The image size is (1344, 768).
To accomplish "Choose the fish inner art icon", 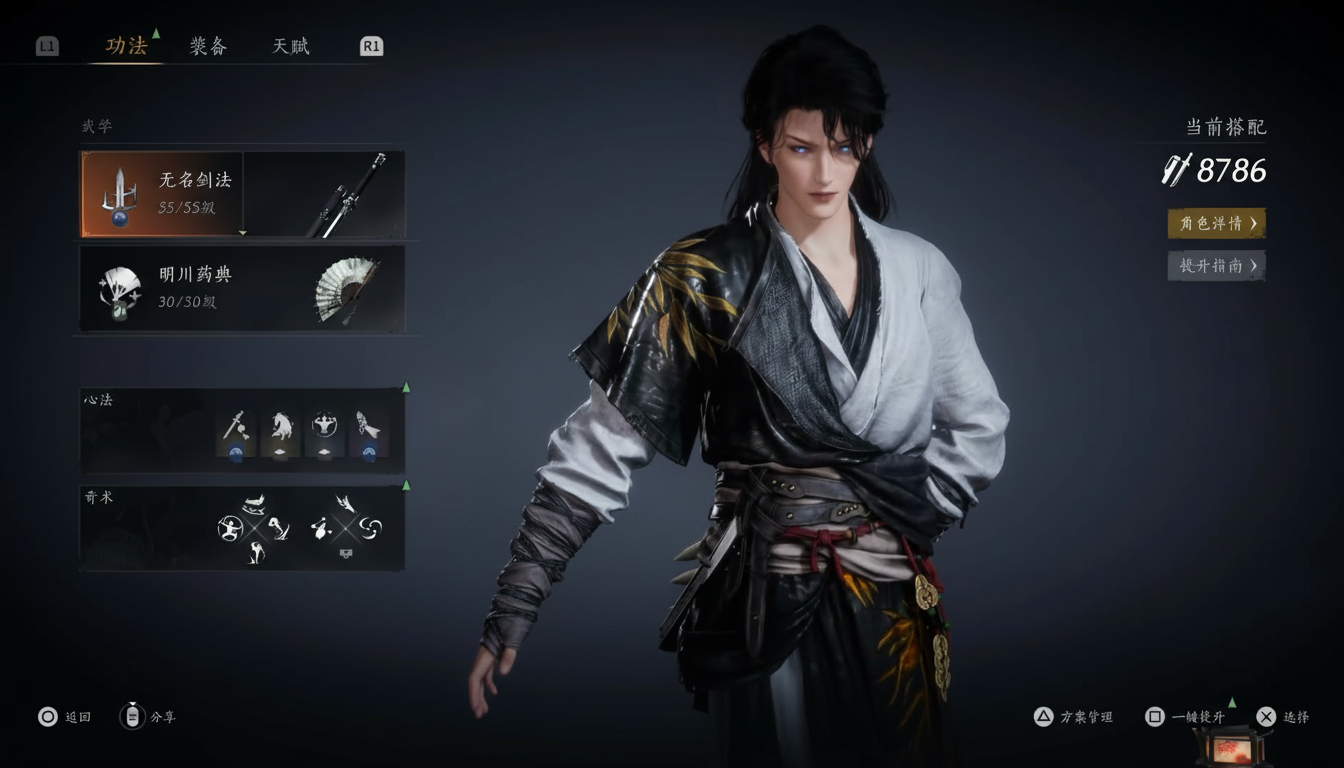I will [369, 430].
